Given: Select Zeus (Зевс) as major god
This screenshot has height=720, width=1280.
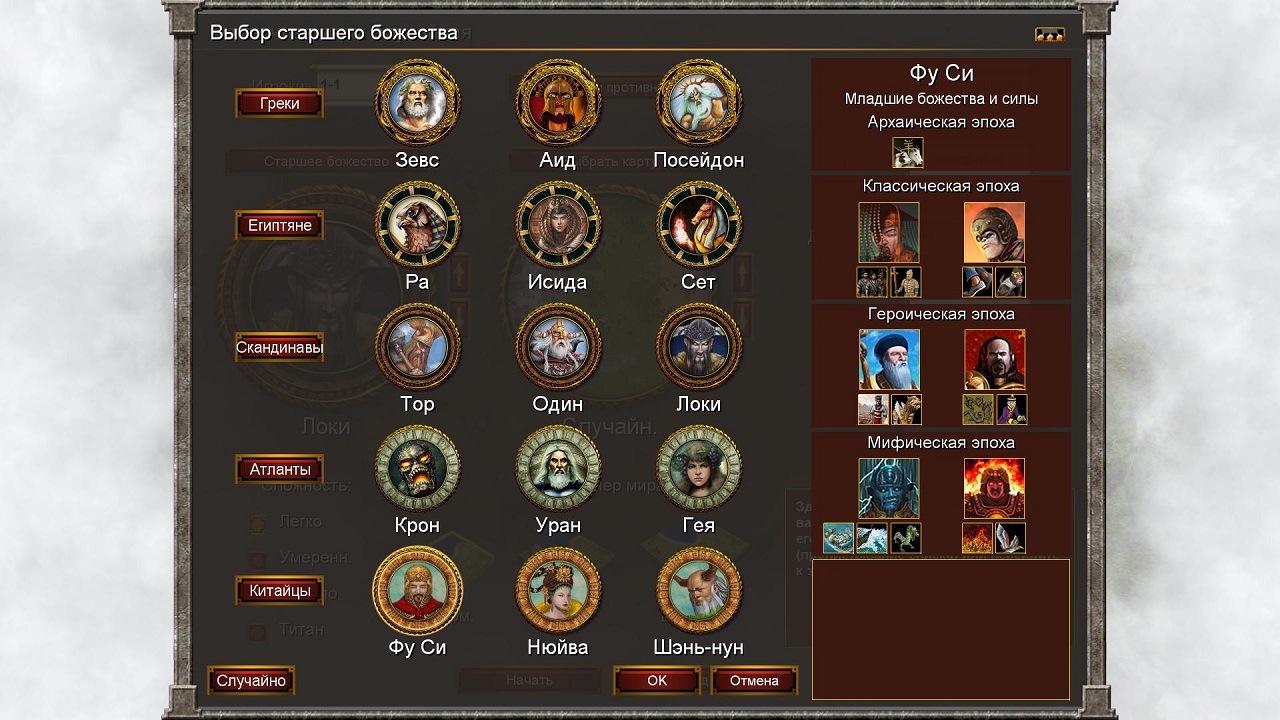Looking at the screenshot, I should (x=417, y=103).
